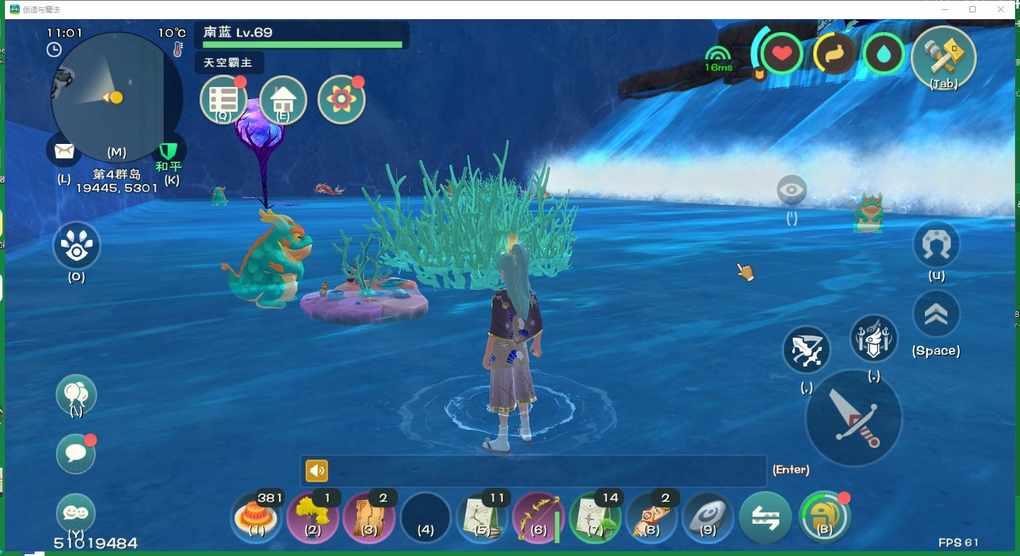
Task: Toggle the green shield peace mode icon
Action: click(168, 149)
